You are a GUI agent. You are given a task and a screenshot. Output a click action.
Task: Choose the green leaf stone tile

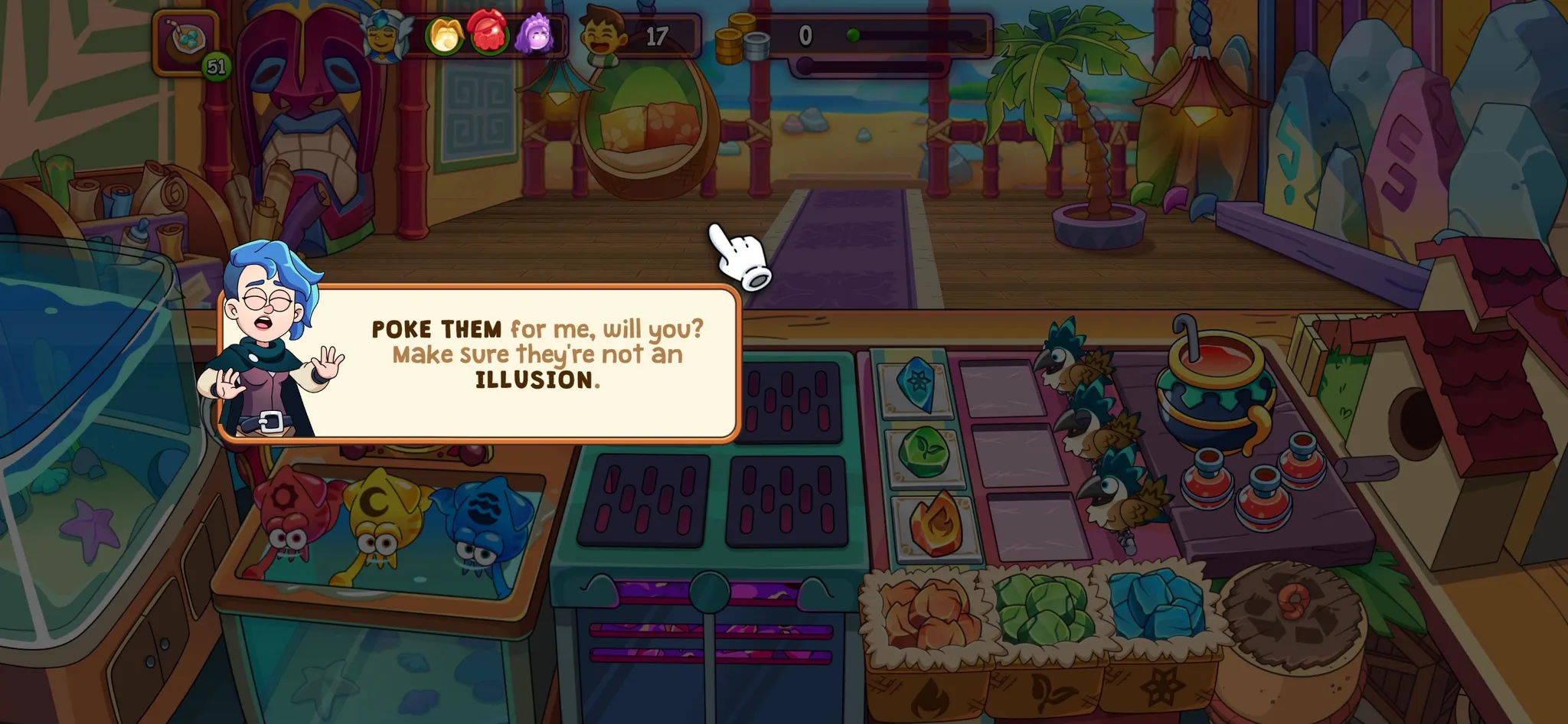click(925, 452)
